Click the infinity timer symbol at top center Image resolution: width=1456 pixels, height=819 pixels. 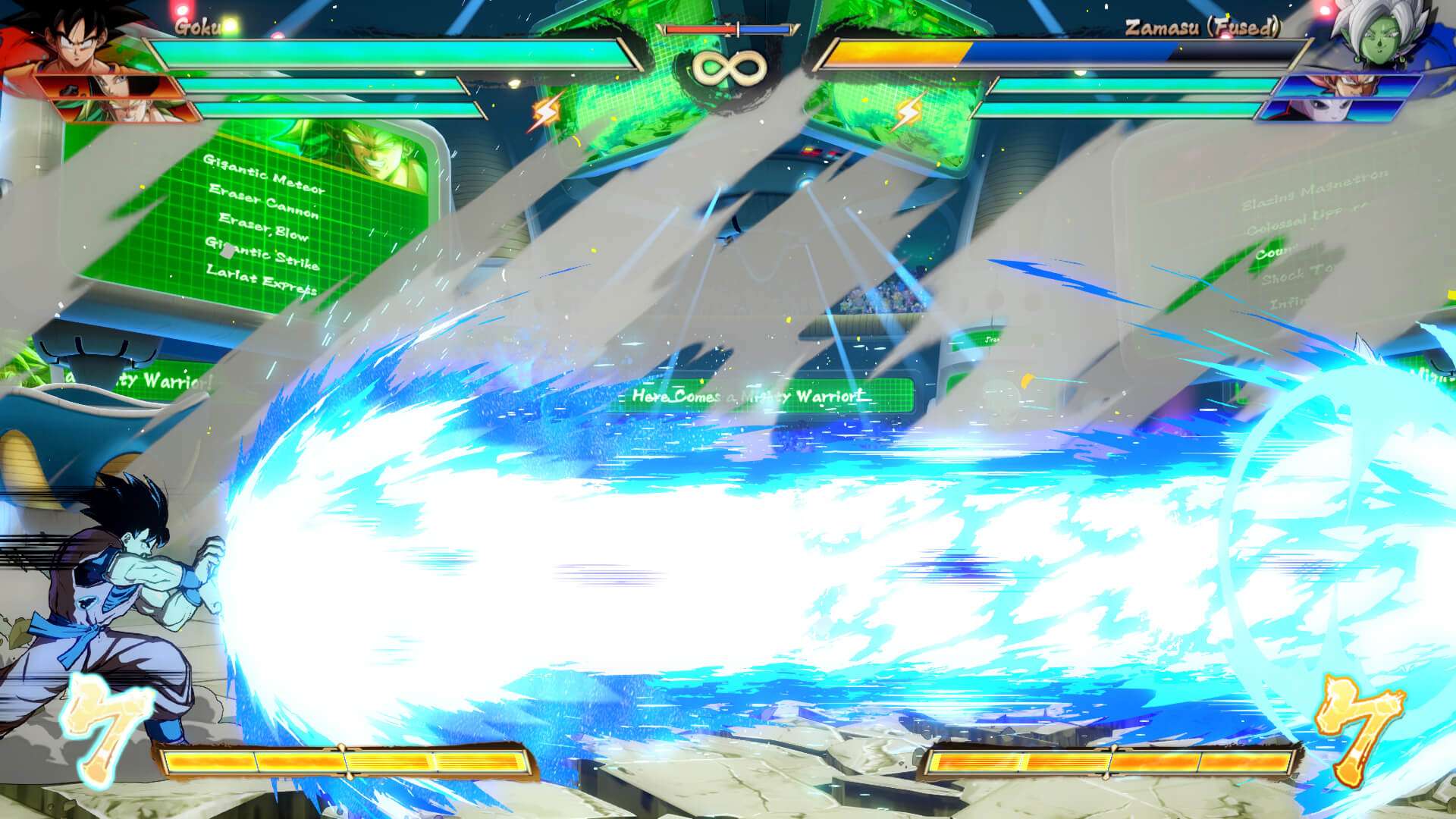(728, 68)
